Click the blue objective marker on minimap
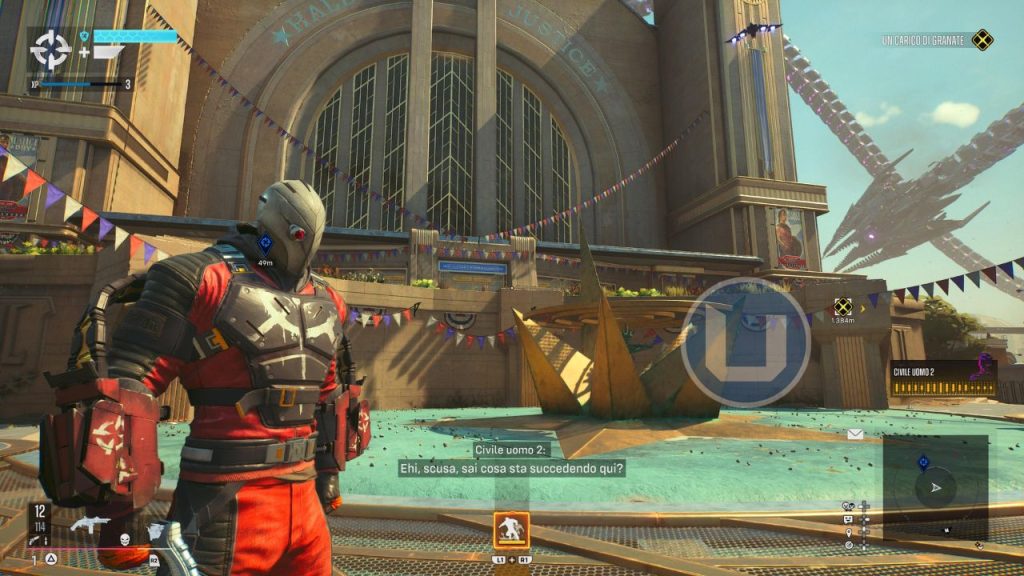This screenshot has width=1024, height=576. tap(924, 462)
